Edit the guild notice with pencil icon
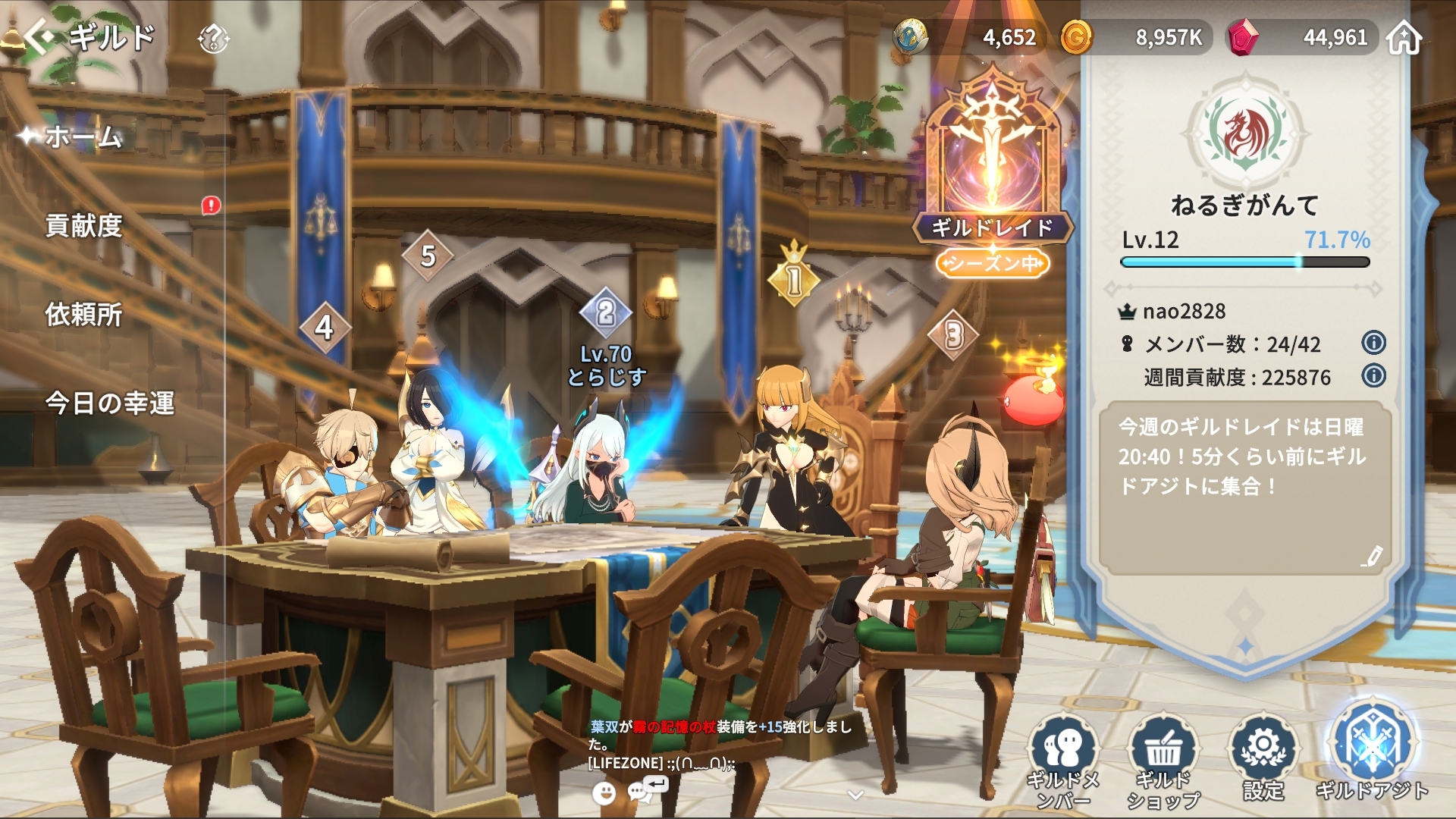This screenshot has width=1456, height=819. 1371,557
